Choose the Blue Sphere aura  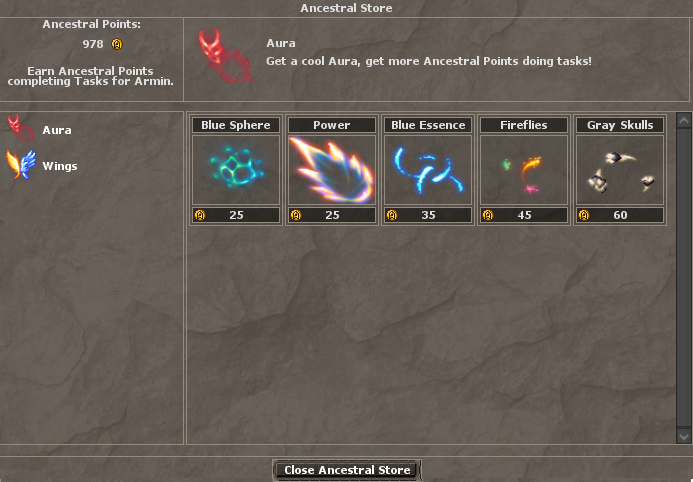pos(235,169)
